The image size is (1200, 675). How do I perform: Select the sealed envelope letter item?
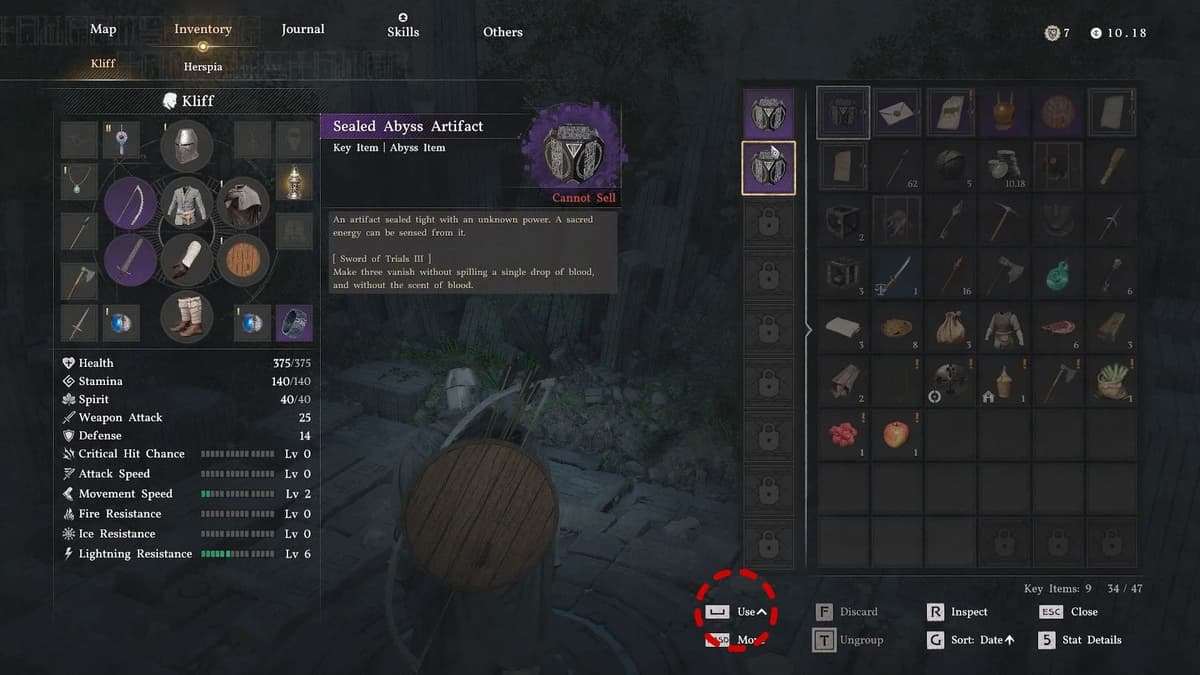(898, 112)
